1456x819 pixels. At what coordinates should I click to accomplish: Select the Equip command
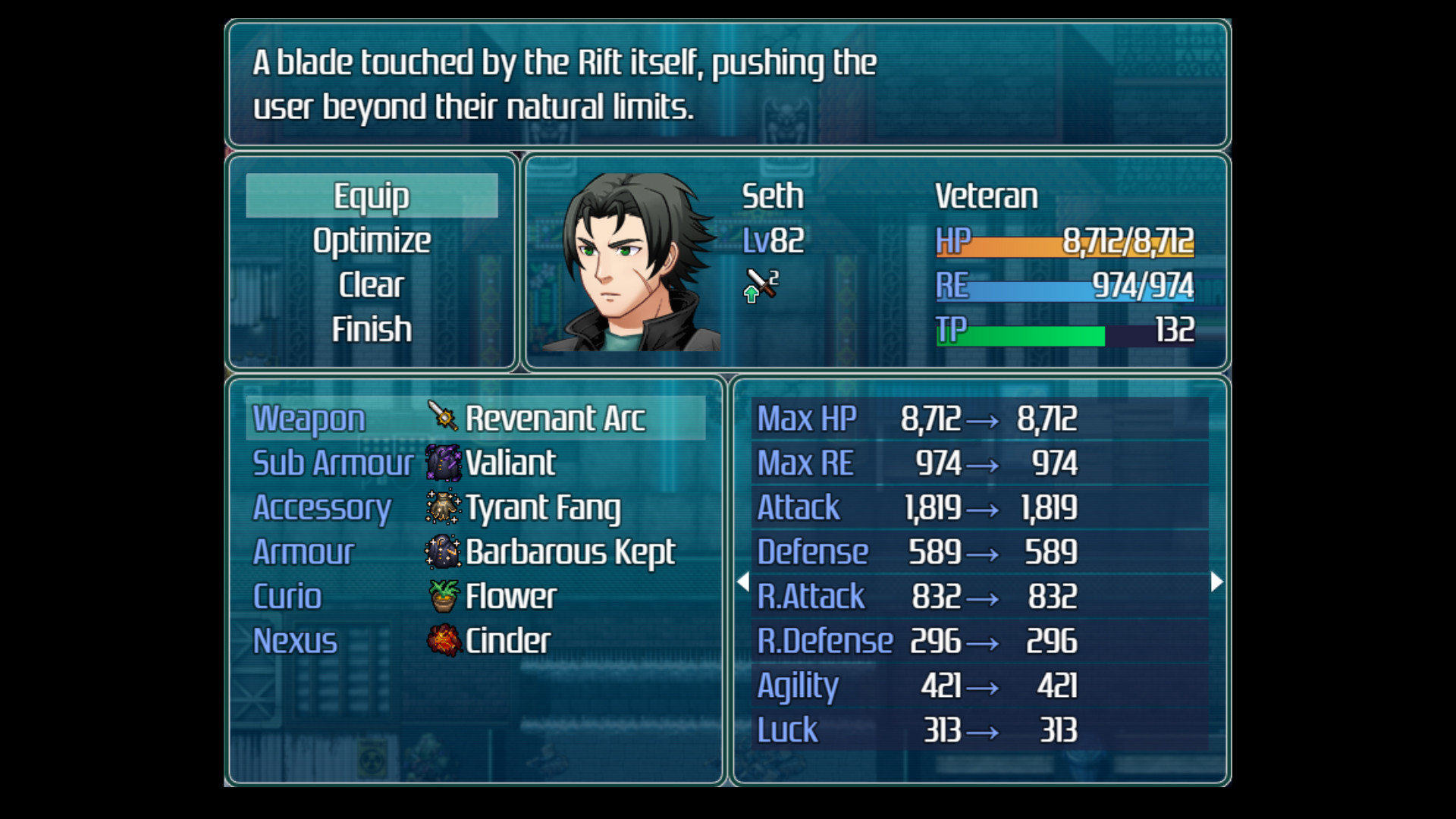372,196
